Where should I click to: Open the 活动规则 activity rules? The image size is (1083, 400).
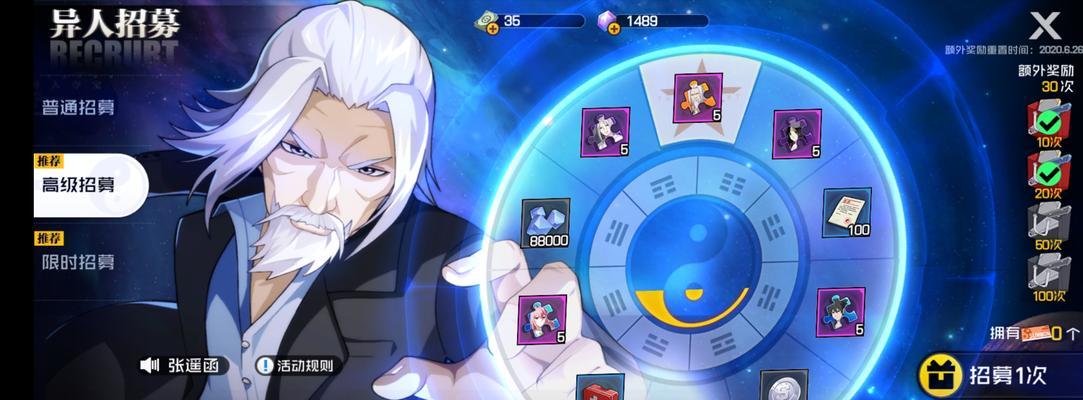pyautogui.click(x=295, y=366)
